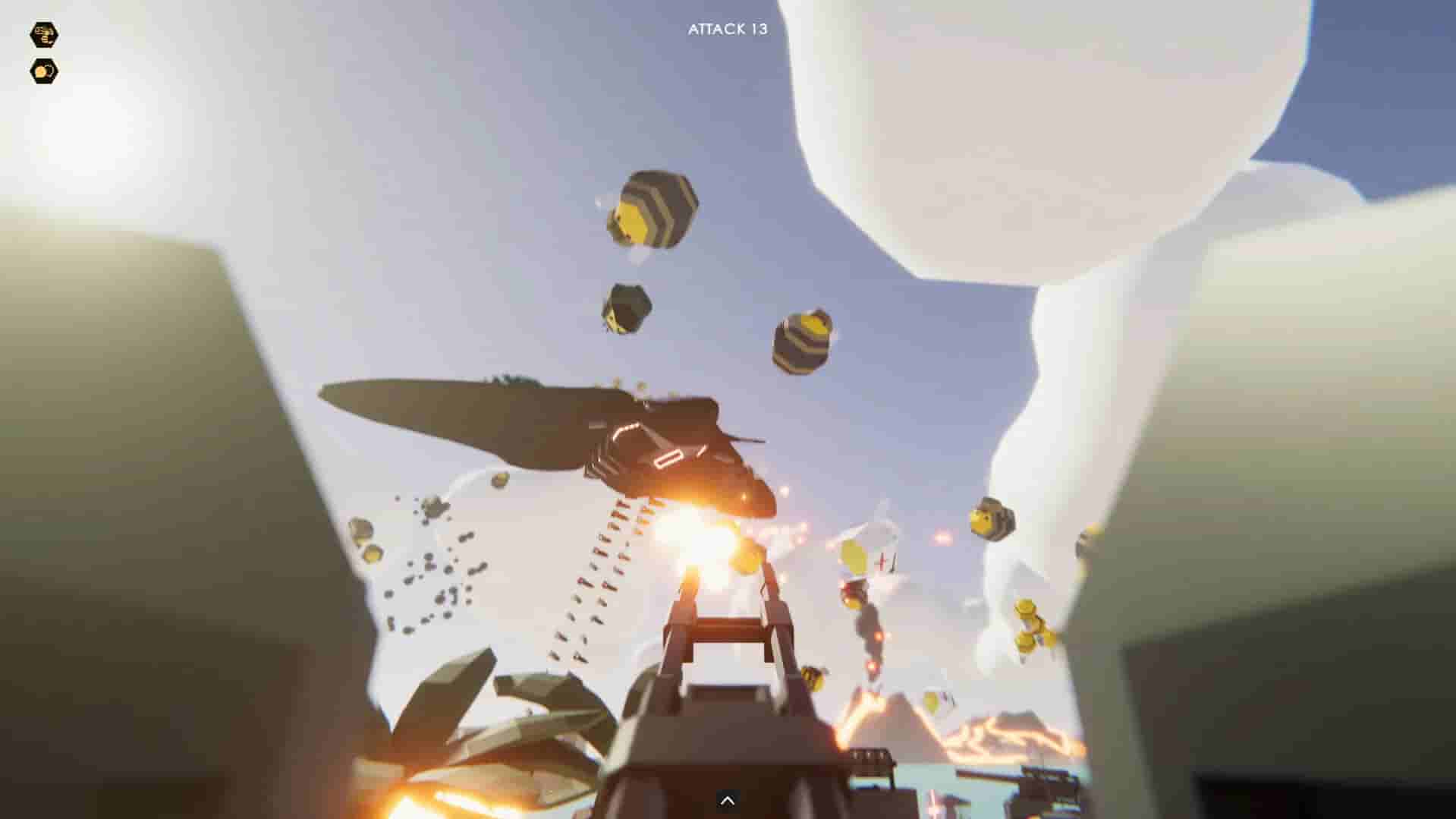
Task: Click the honey resource hexagon icon
Action: tap(43, 70)
